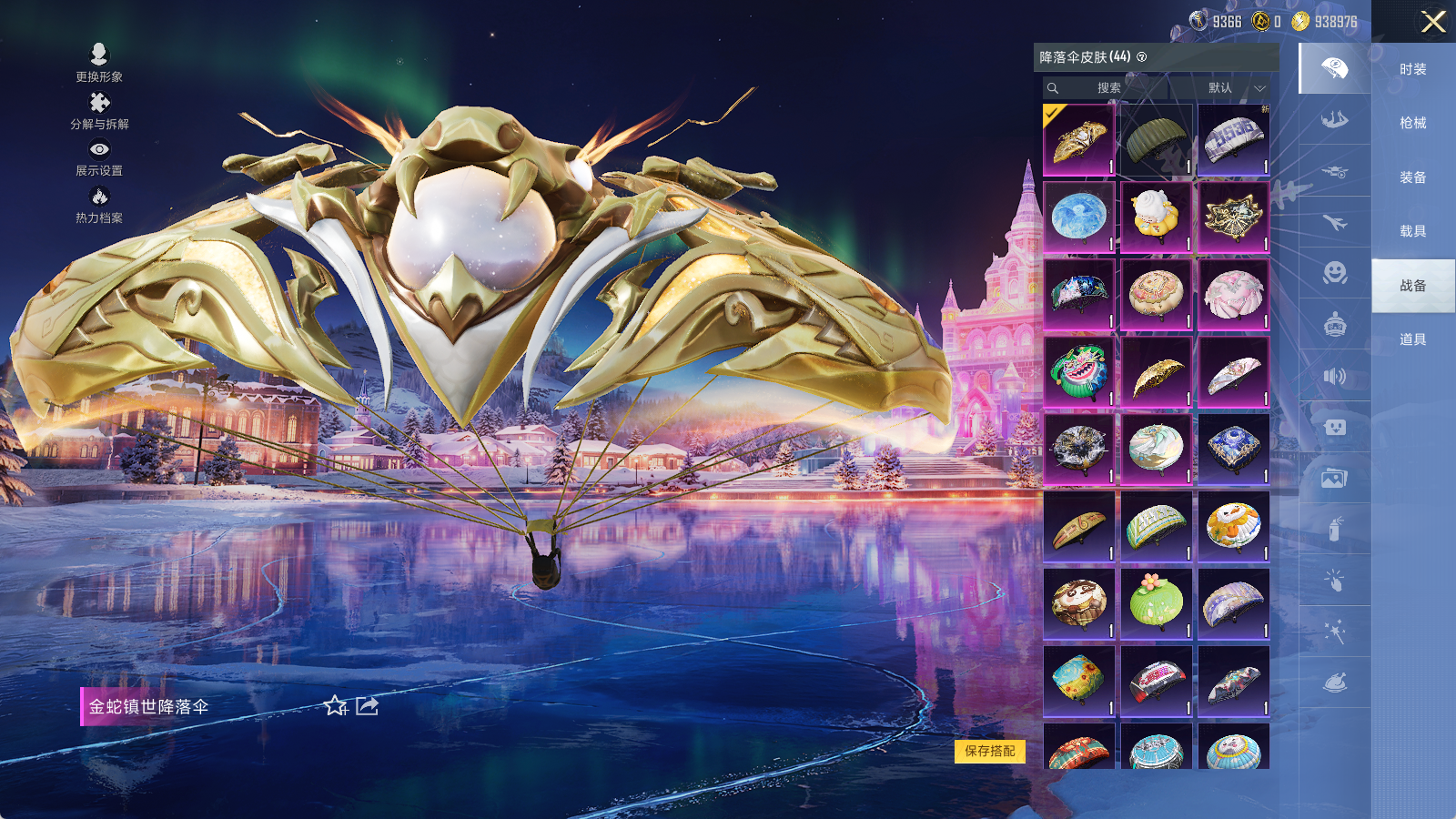Click the help question mark beside 降落伞皮肤

[x=1142, y=57]
